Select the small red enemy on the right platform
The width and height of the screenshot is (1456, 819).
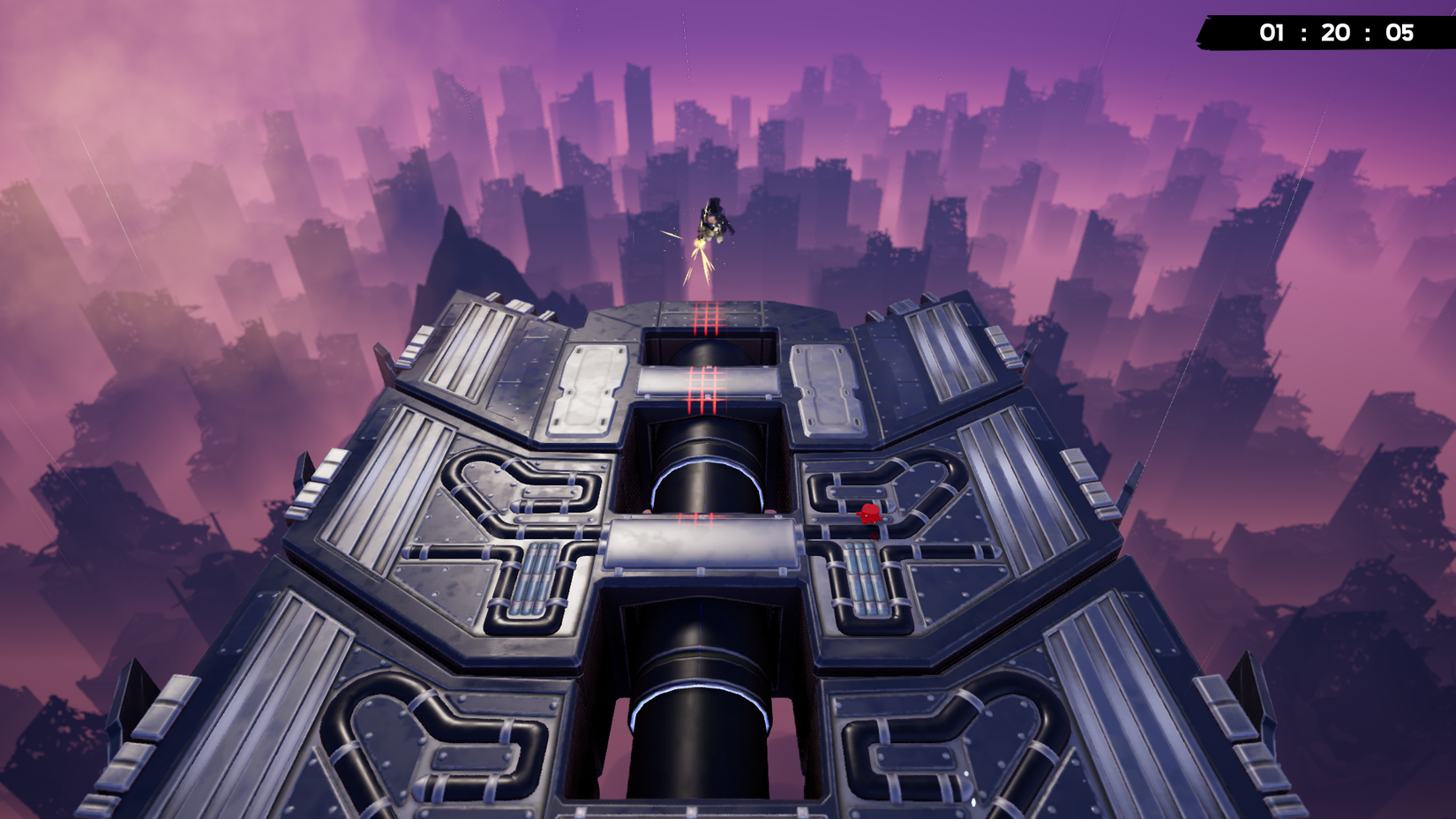(869, 512)
